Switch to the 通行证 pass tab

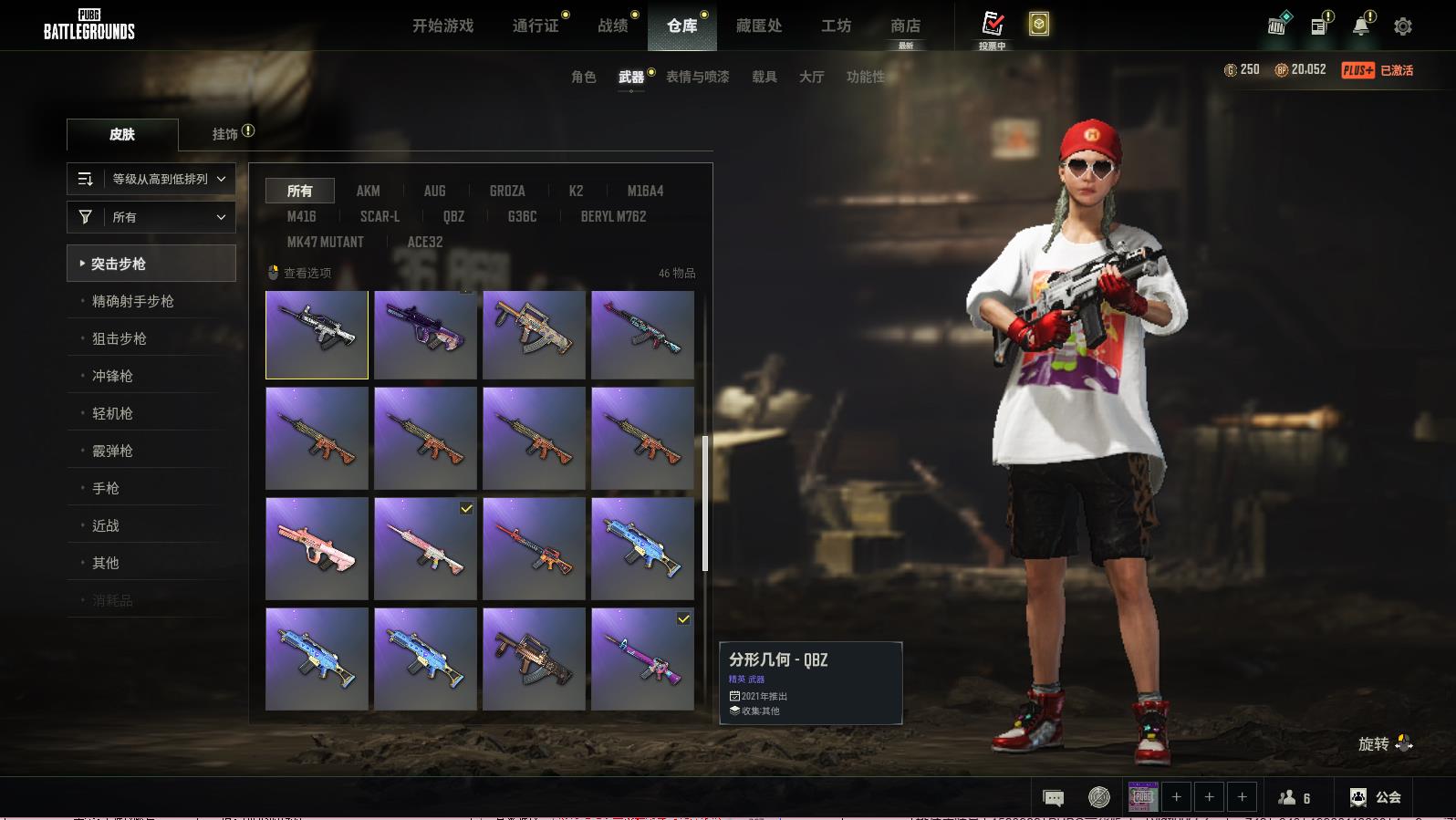coord(536,26)
